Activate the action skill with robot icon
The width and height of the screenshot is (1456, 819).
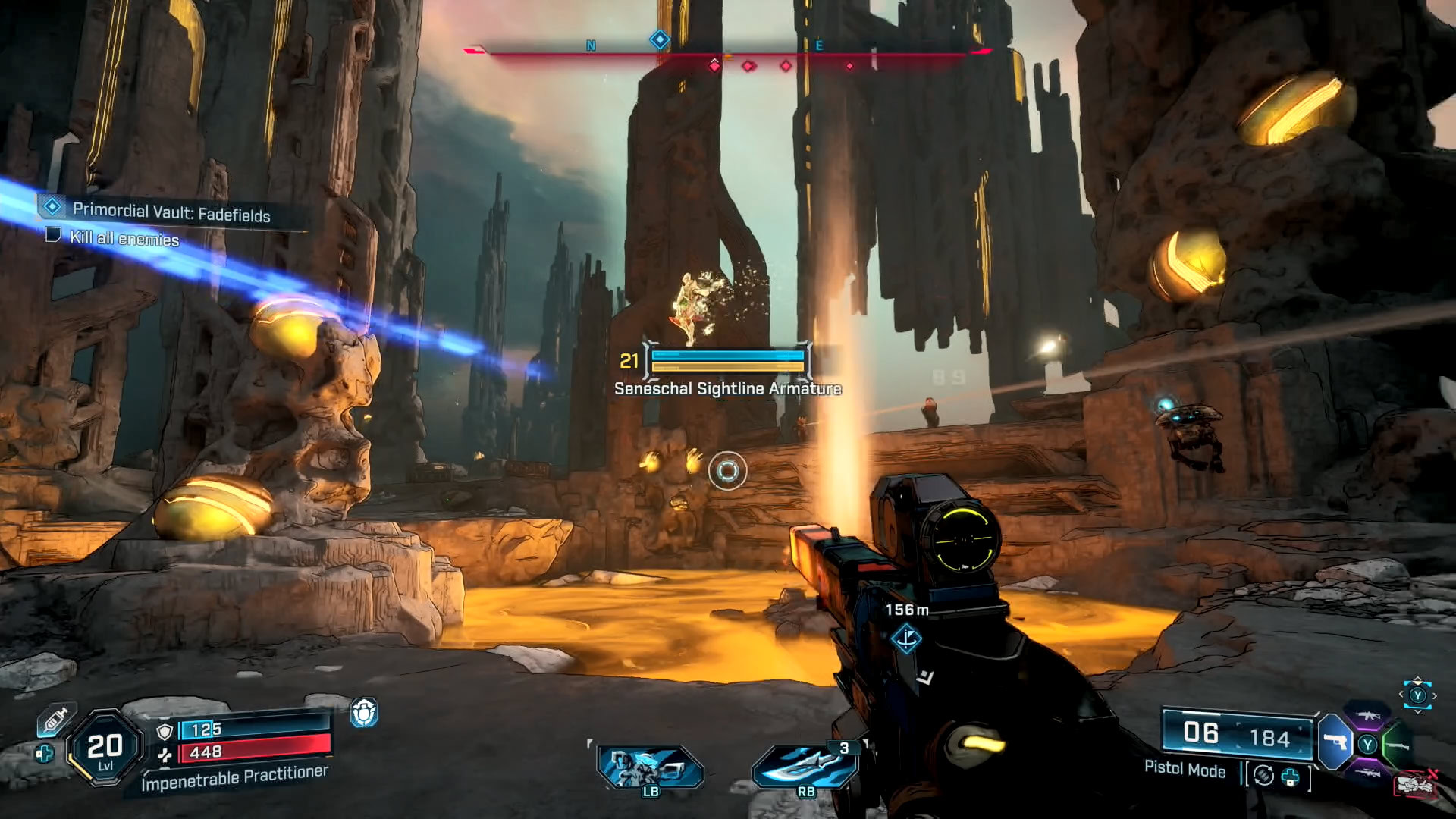click(x=650, y=767)
